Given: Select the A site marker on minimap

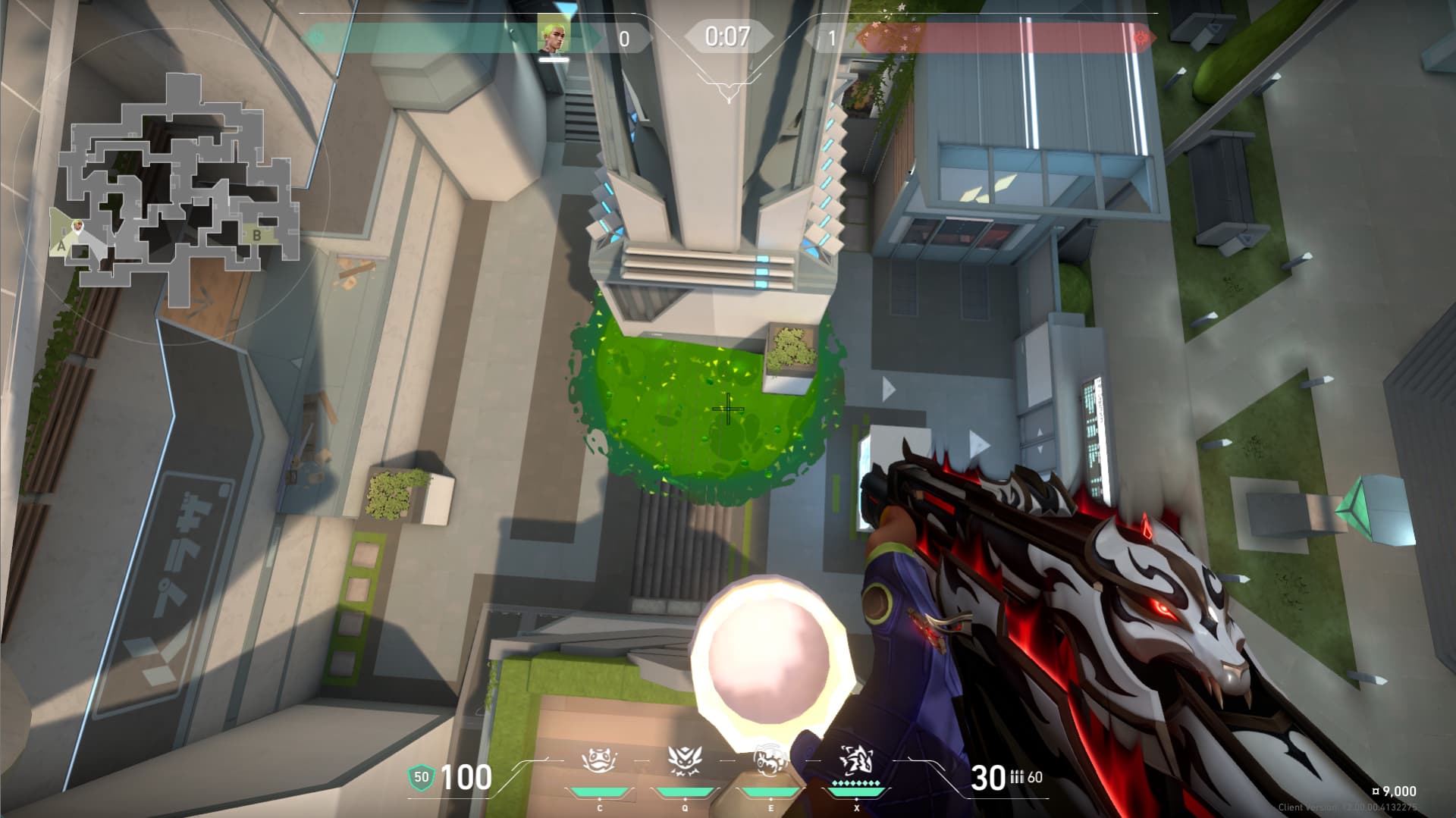Looking at the screenshot, I should tap(61, 246).
